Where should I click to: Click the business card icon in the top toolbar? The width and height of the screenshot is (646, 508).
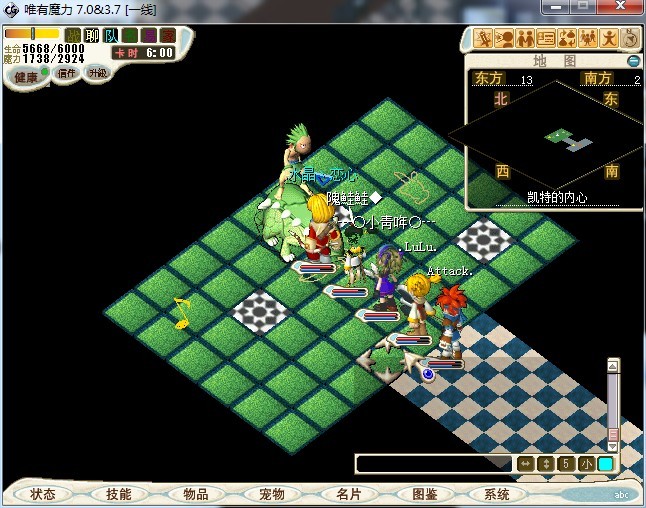point(546,39)
